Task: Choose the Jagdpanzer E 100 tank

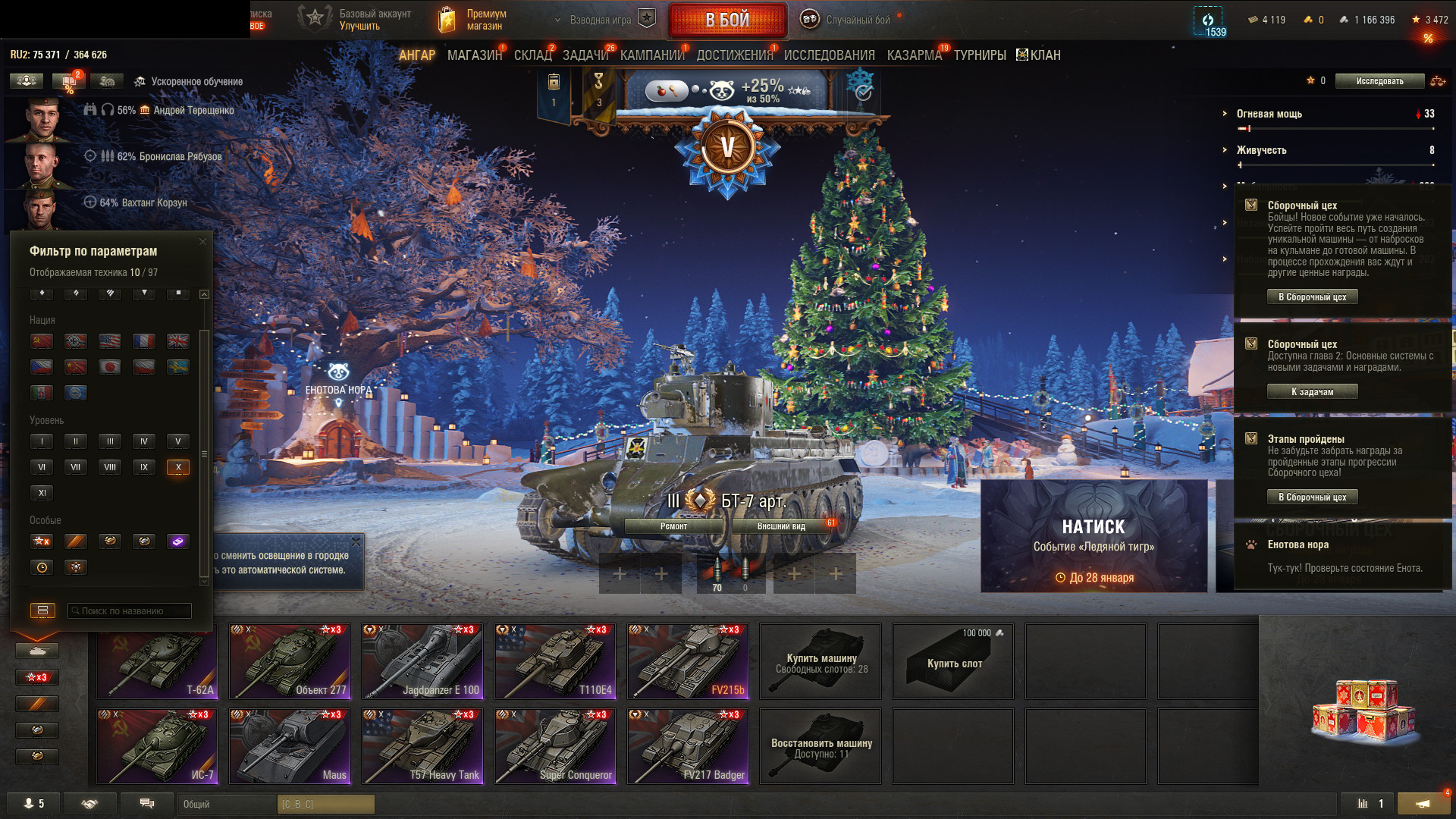Action: point(422,661)
